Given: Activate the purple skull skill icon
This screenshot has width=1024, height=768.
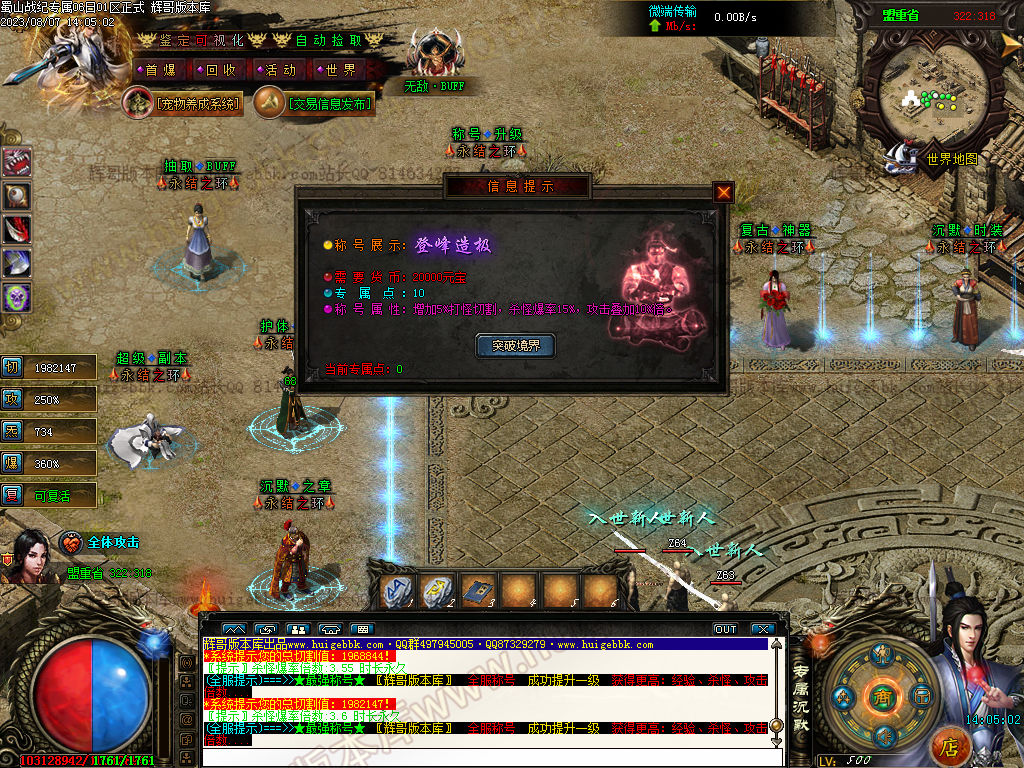Looking at the screenshot, I should click(x=17, y=297).
